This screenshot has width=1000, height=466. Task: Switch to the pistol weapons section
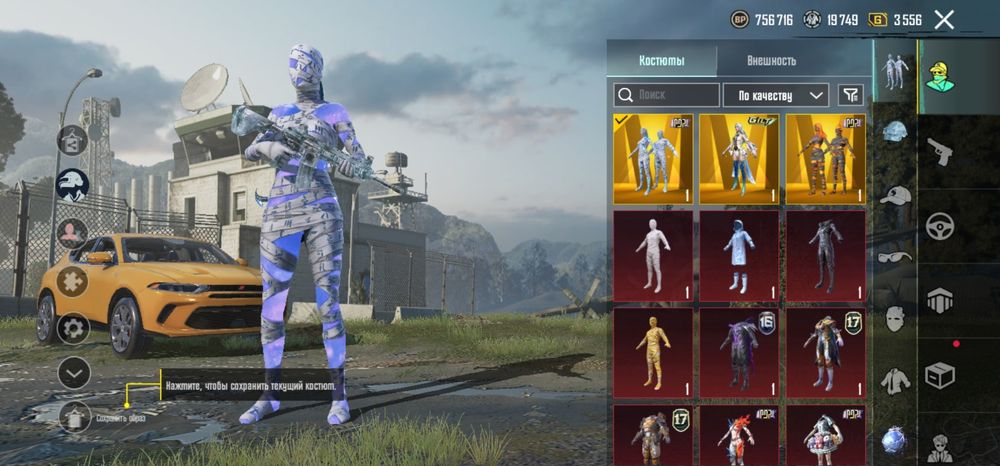pyautogui.click(x=940, y=152)
